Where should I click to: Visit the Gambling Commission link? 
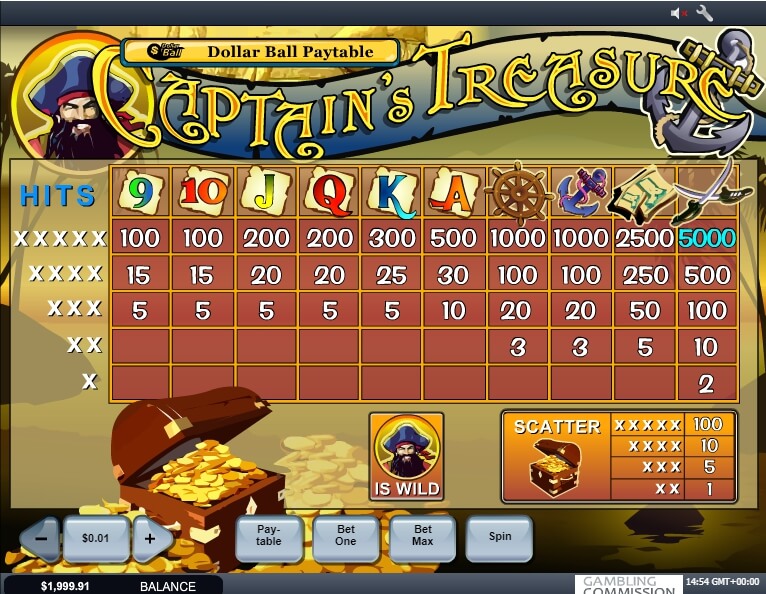(627, 584)
